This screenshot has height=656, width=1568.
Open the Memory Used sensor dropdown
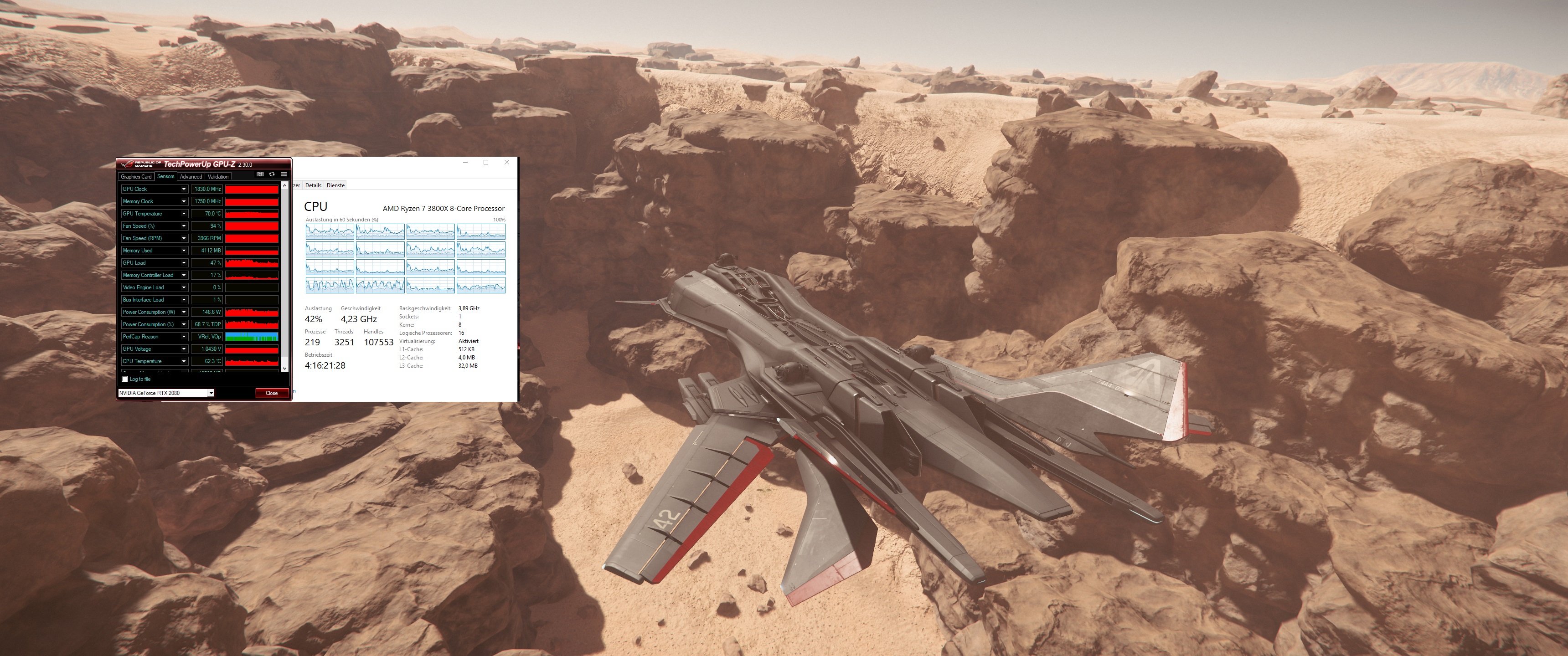point(185,251)
